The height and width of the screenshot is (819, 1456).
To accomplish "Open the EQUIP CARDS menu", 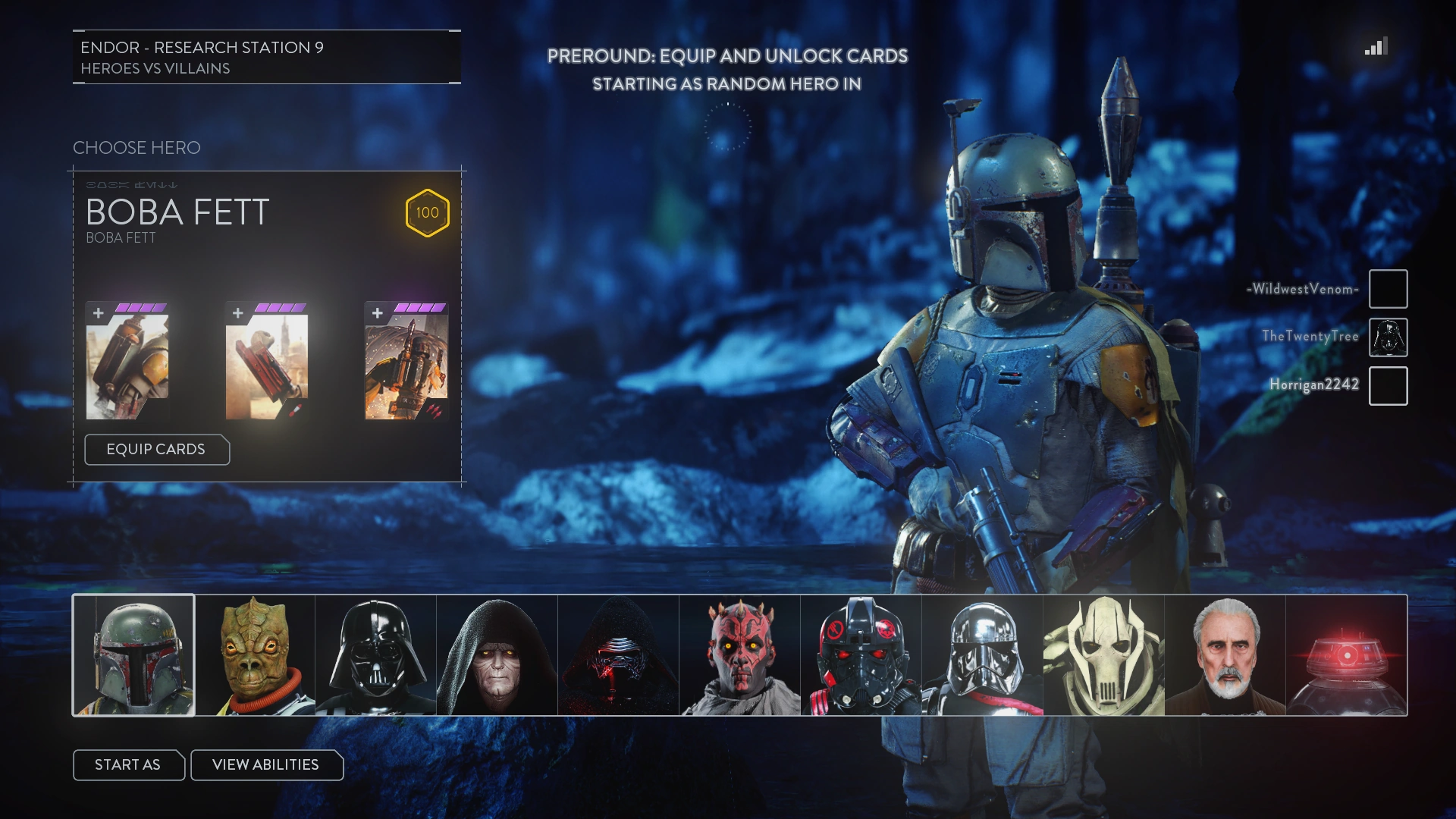I will point(157,450).
